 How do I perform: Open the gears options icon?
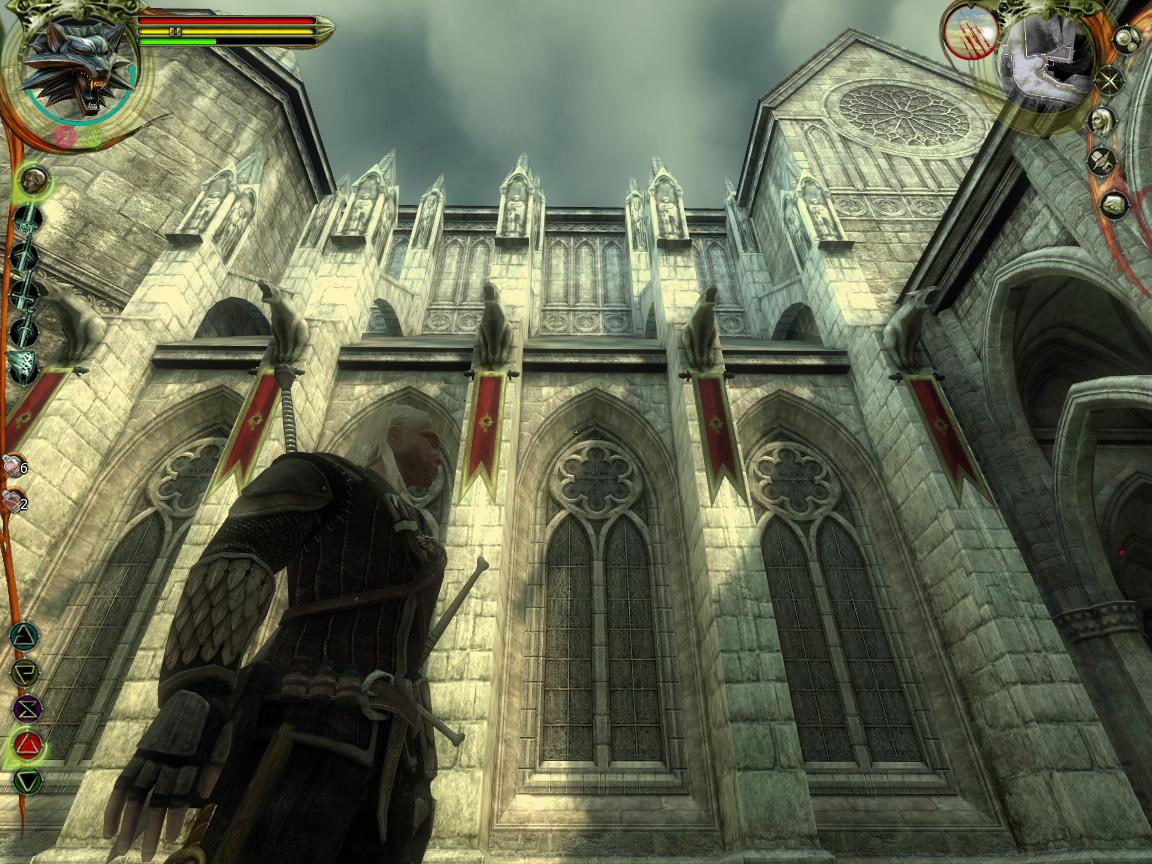(1126, 39)
